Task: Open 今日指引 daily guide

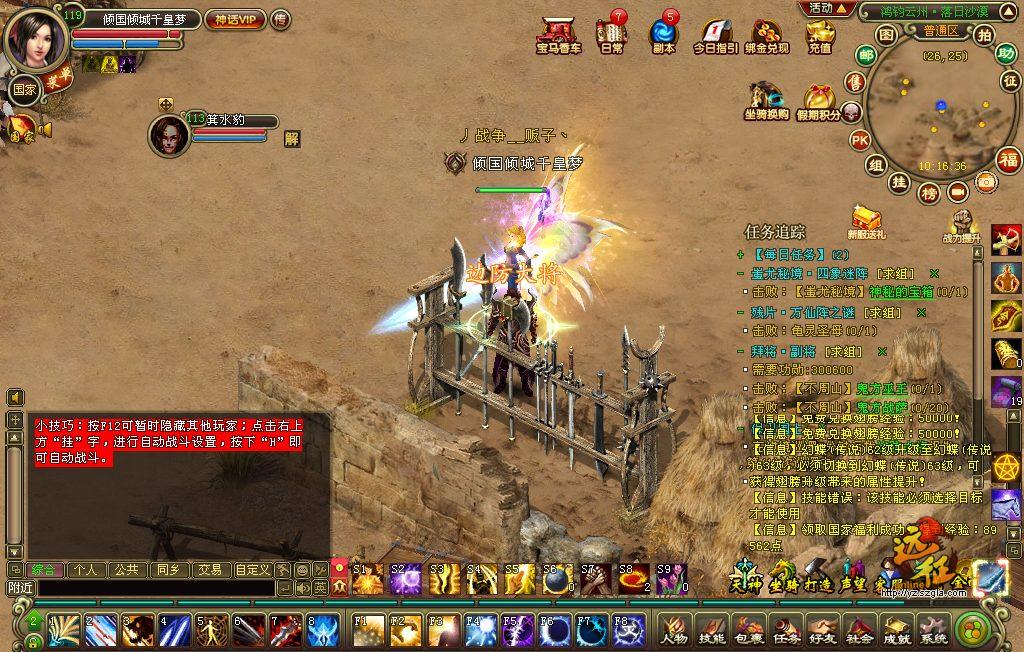Action: (x=715, y=34)
